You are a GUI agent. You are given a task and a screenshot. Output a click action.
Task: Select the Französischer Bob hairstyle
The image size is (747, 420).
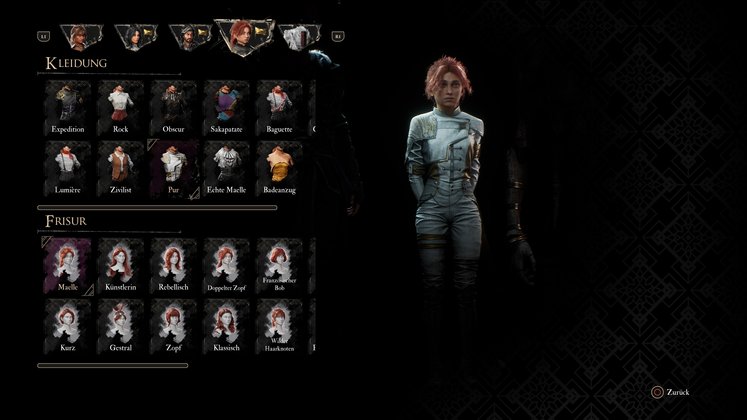tap(280, 263)
